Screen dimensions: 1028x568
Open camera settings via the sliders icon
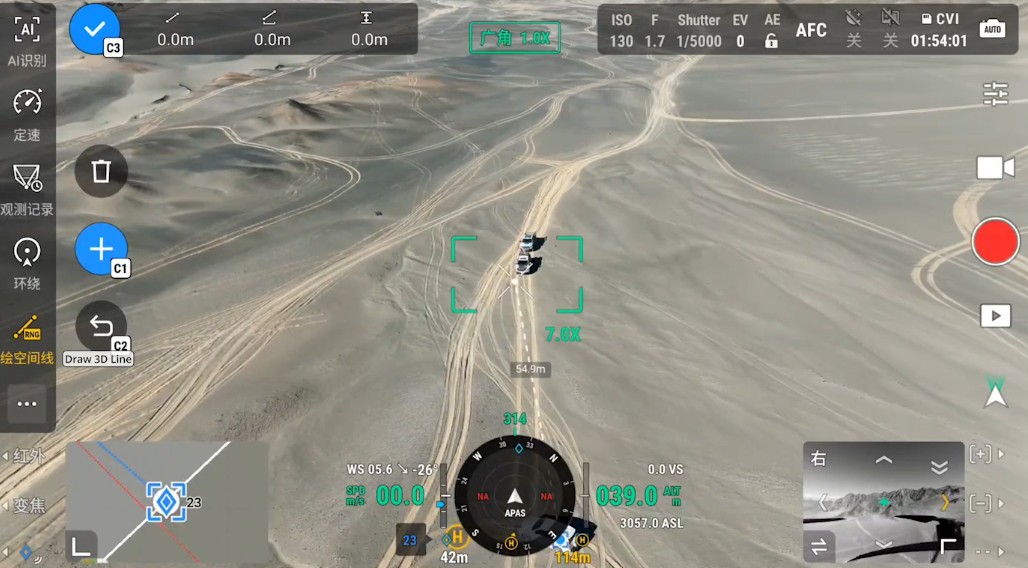pos(996,94)
